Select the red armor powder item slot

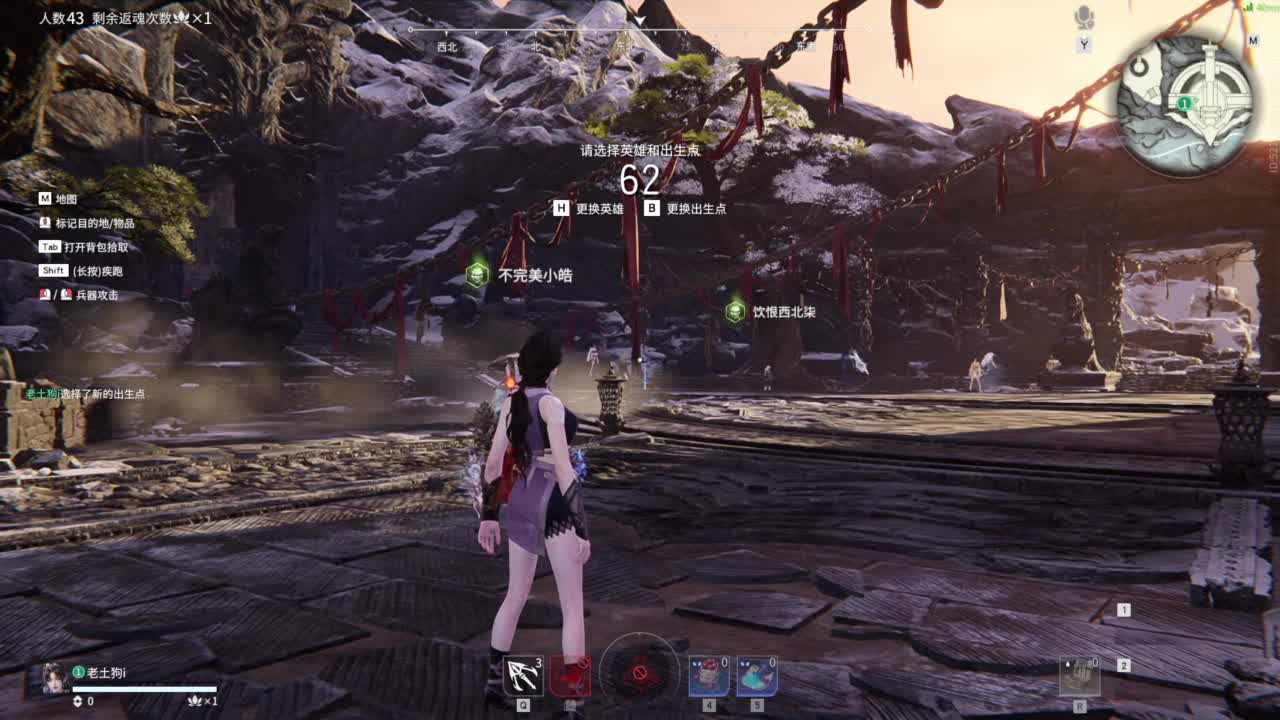pos(708,676)
